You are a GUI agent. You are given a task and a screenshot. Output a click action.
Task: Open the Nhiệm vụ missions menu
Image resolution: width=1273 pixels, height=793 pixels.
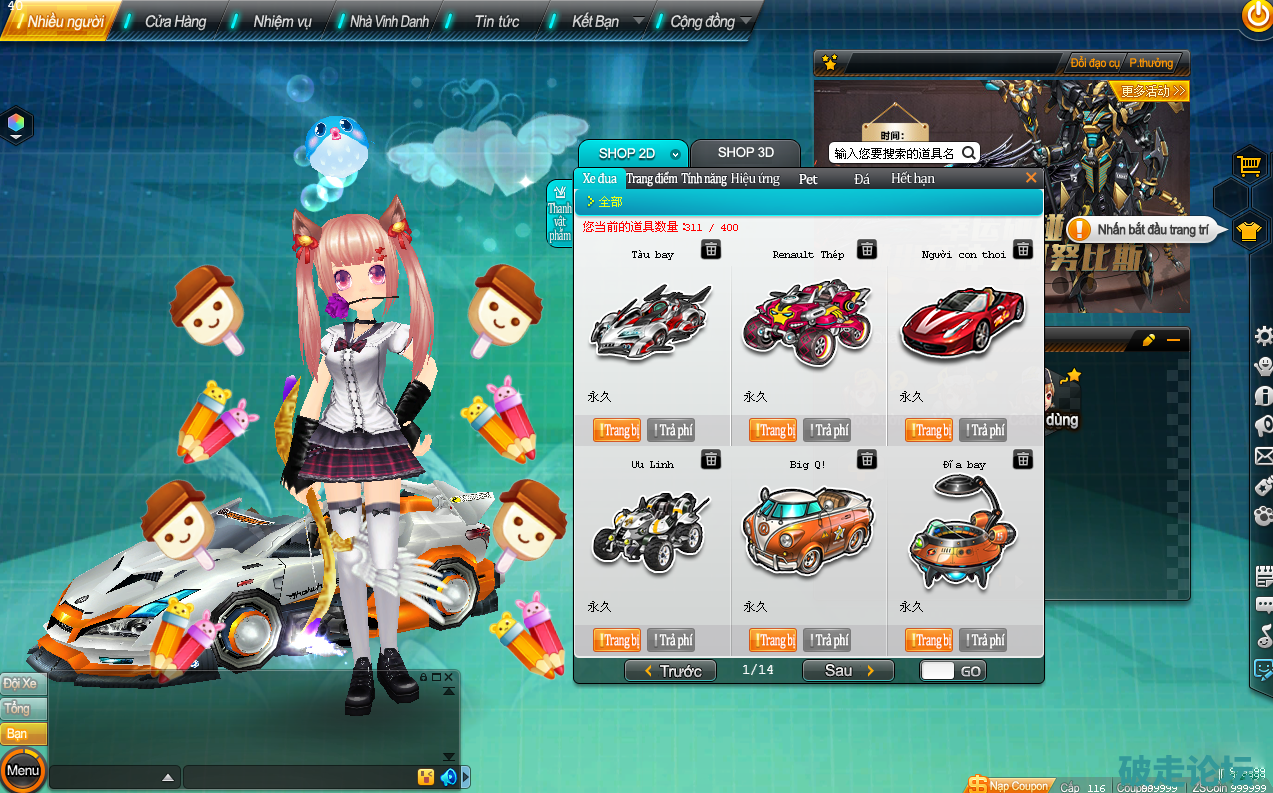pos(282,21)
